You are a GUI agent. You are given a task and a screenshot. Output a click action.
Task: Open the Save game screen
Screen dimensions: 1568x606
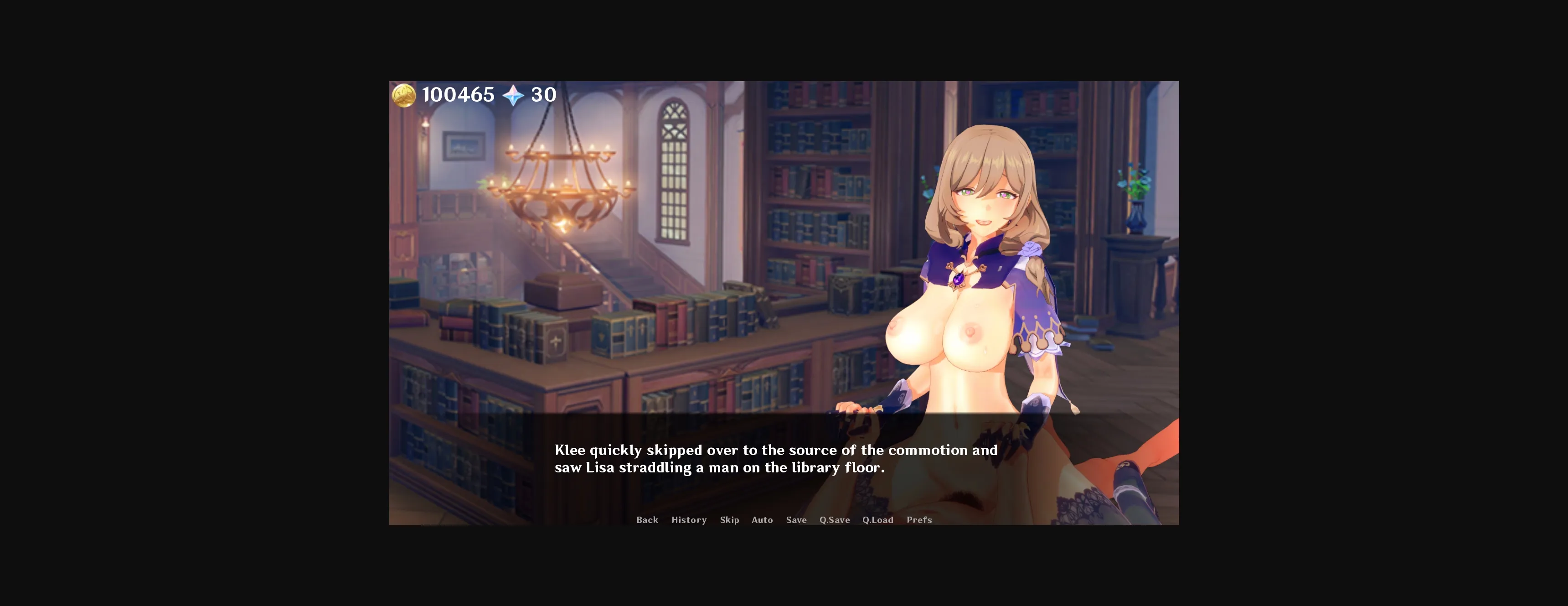click(x=796, y=520)
